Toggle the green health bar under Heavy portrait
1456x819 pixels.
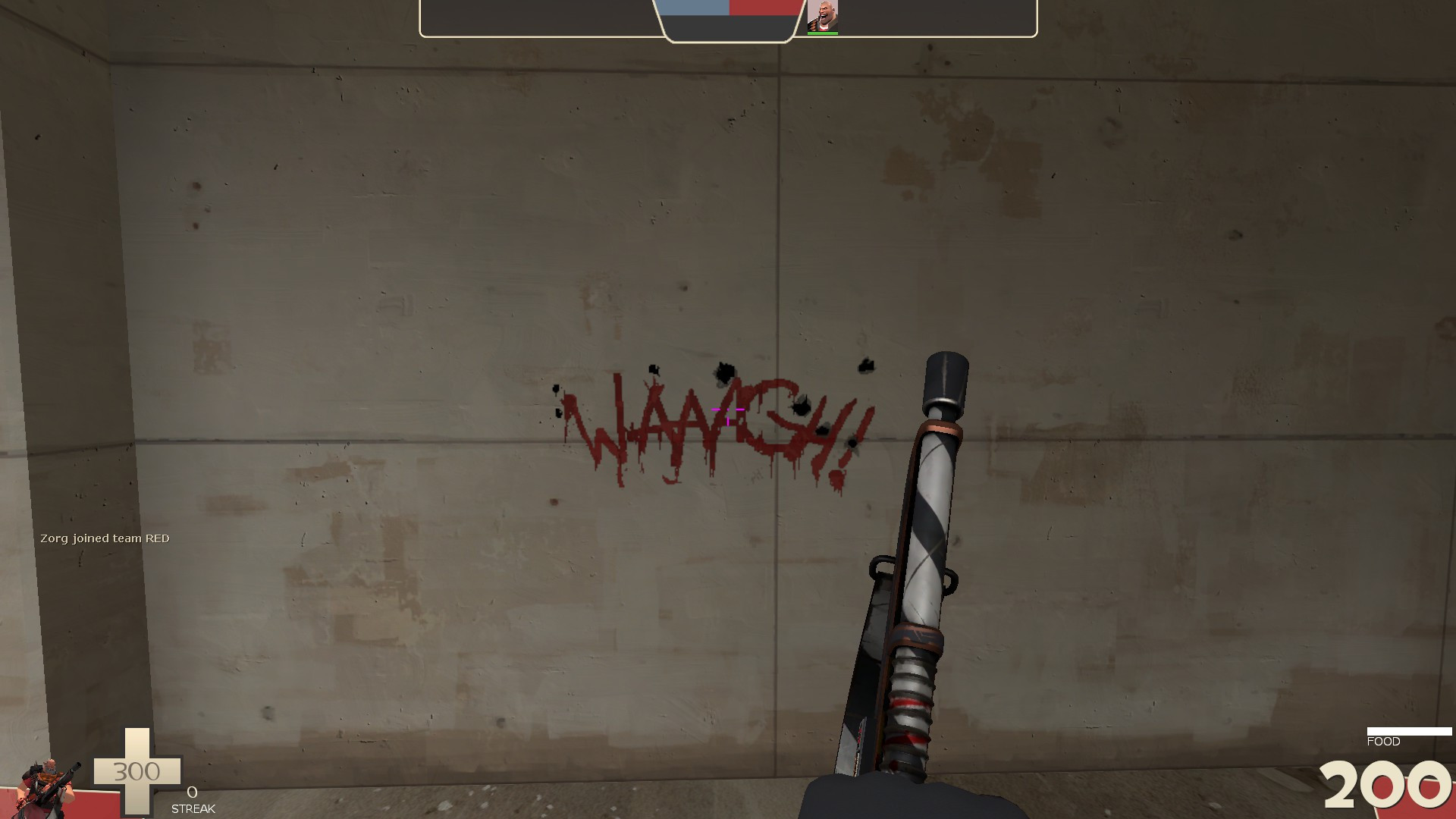[x=824, y=33]
